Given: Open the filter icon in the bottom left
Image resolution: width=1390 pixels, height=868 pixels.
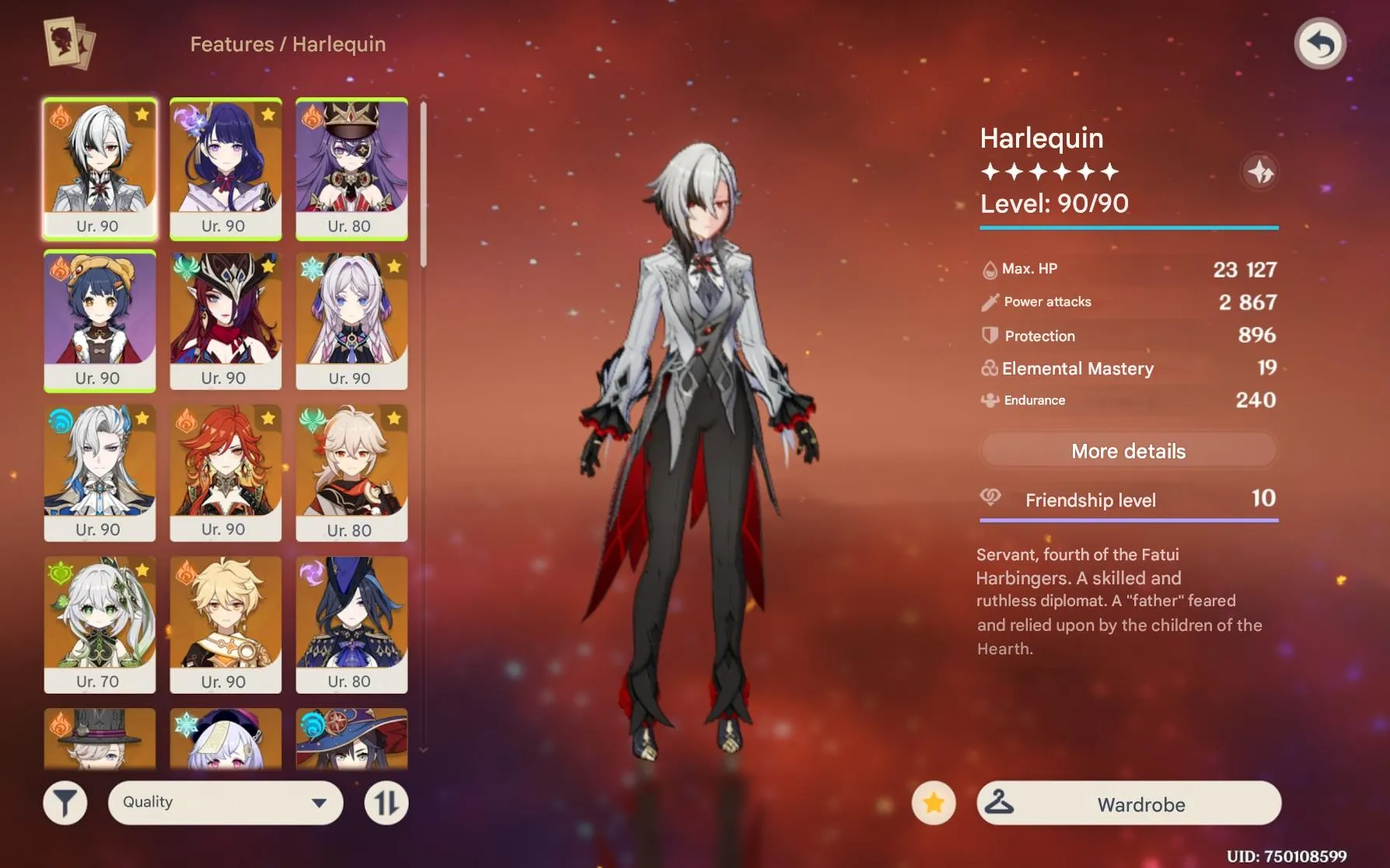Looking at the screenshot, I should [66, 802].
